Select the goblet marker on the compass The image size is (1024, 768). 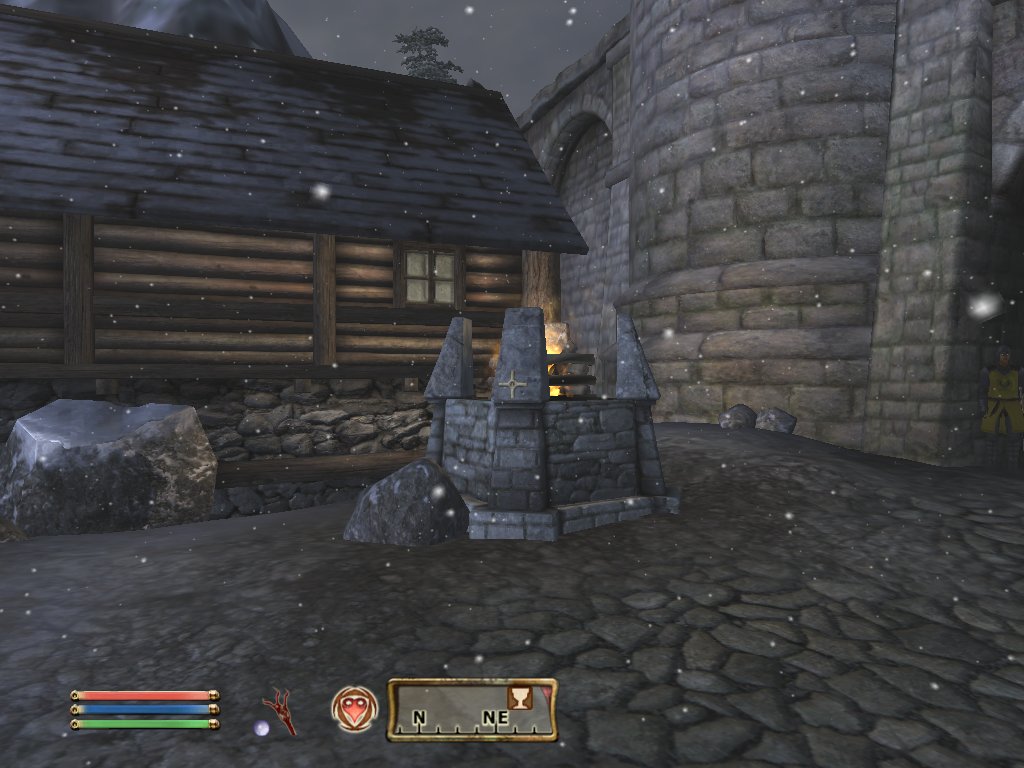click(x=520, y=696)
